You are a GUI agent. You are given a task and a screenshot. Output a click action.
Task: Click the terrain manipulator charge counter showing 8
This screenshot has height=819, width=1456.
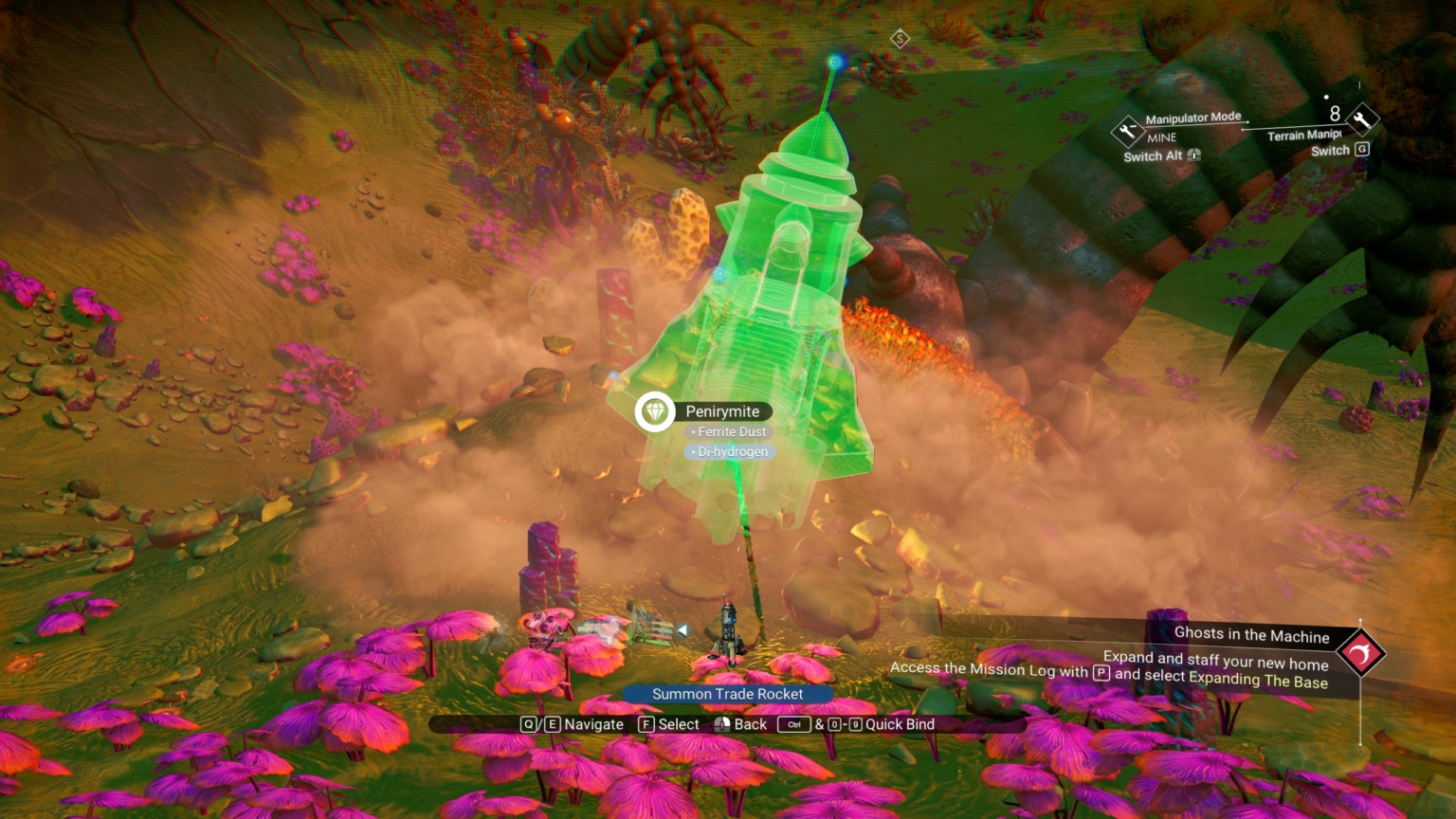(1334, 114)
